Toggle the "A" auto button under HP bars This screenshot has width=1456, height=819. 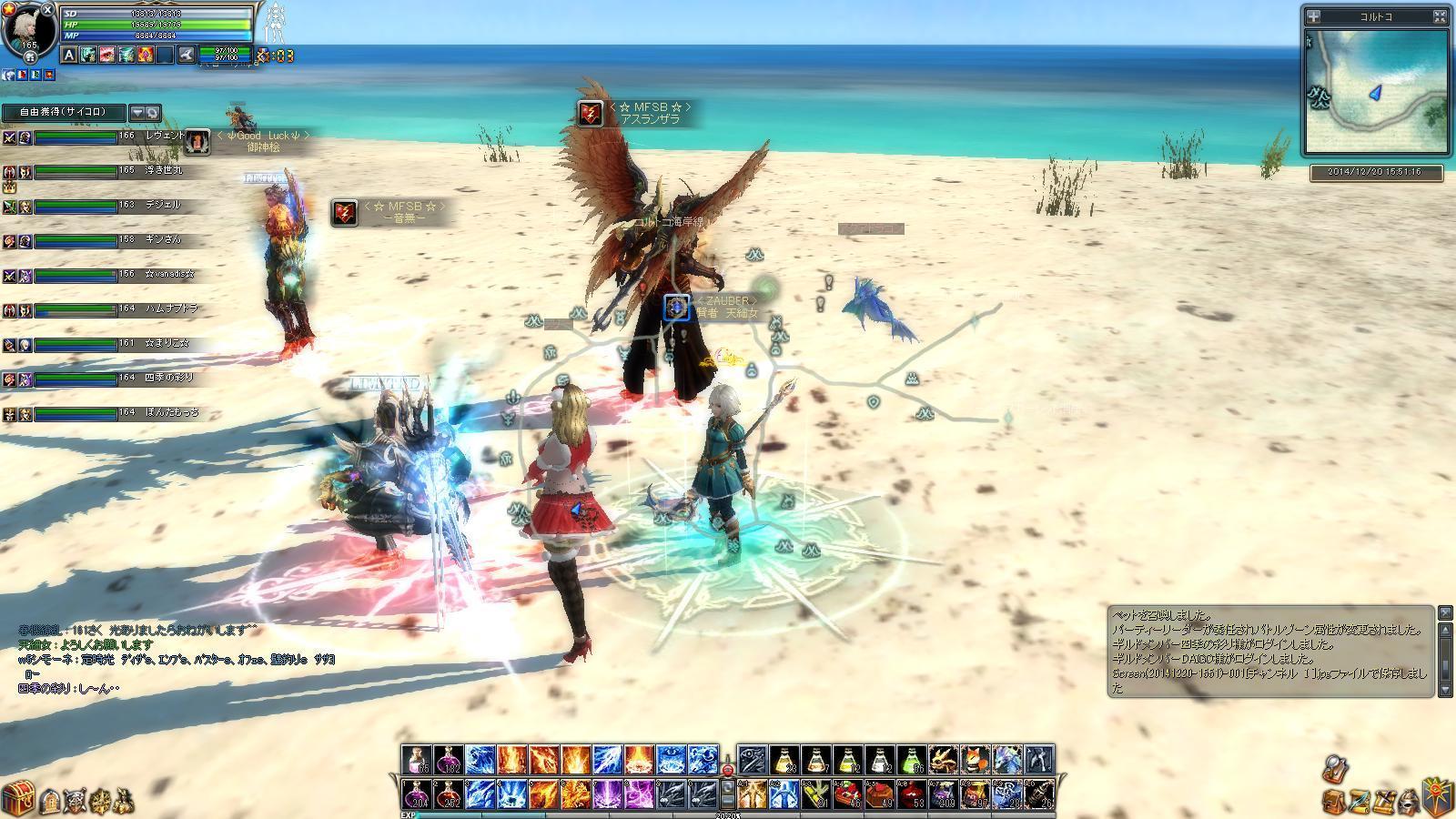(x=69, y=56)
